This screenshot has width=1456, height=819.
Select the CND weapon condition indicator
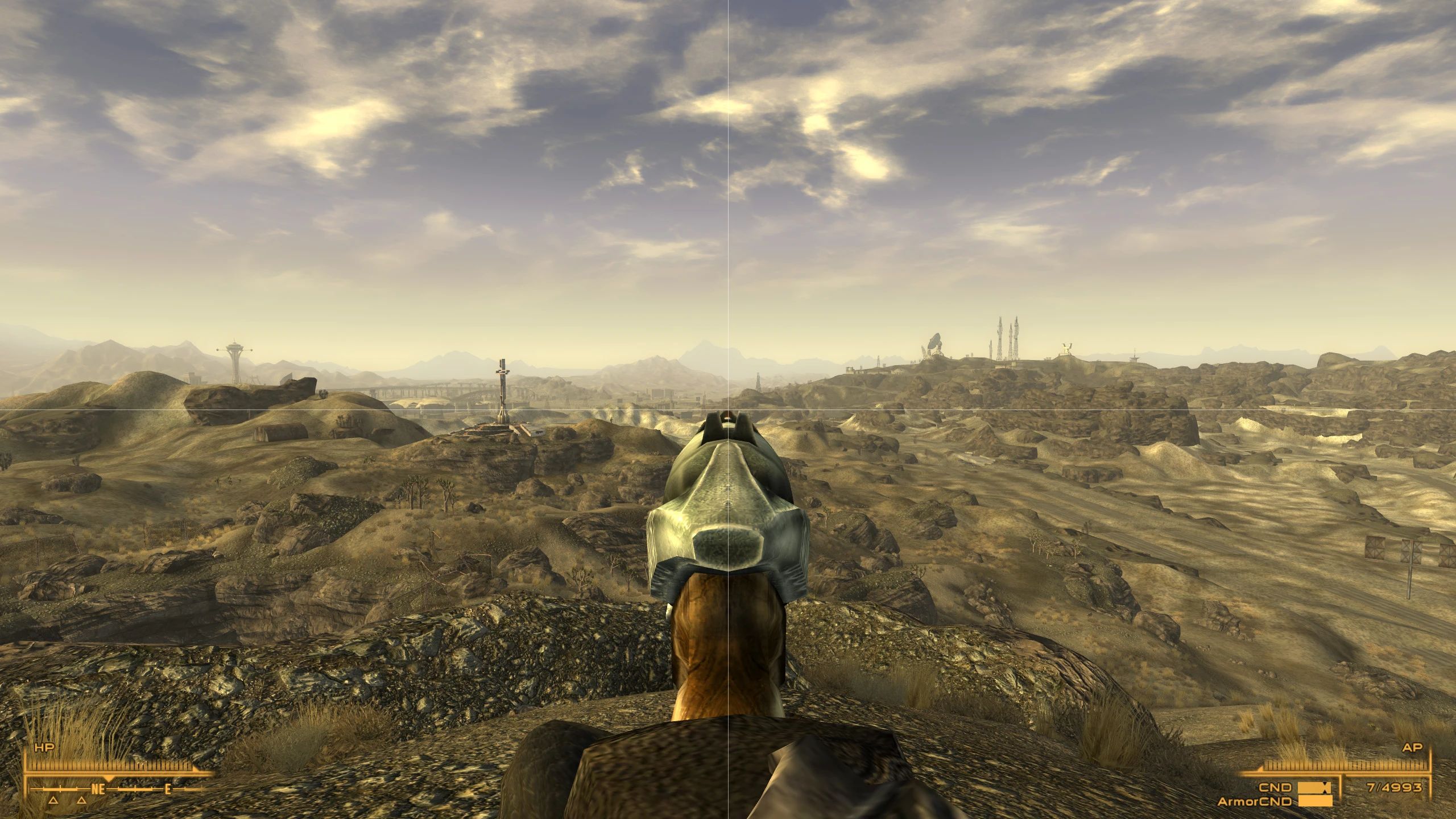[1275, 788]
